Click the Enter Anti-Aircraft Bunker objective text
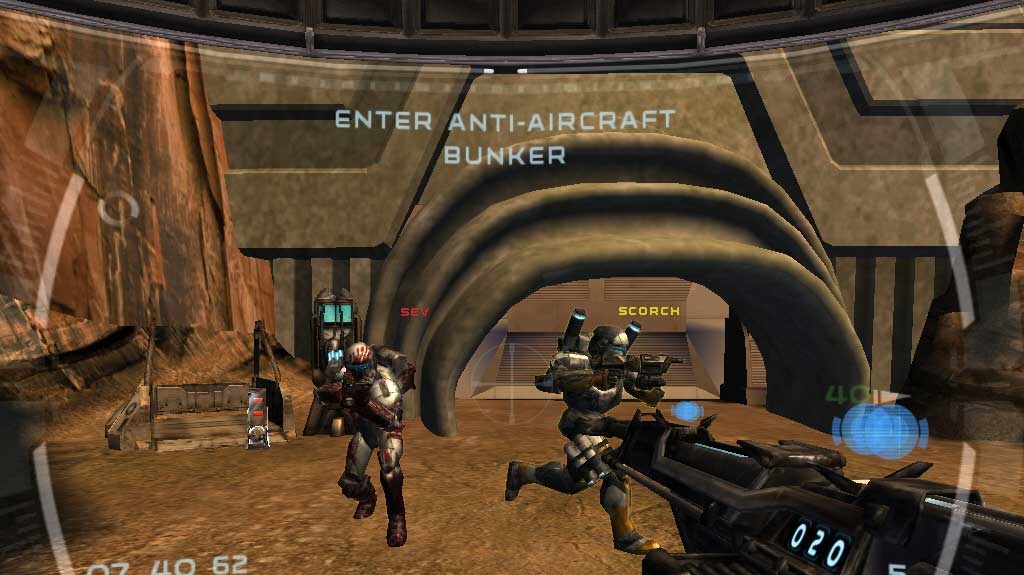Image resolution: width=1024 pixels, height=575 pixels. click(505, 137)
